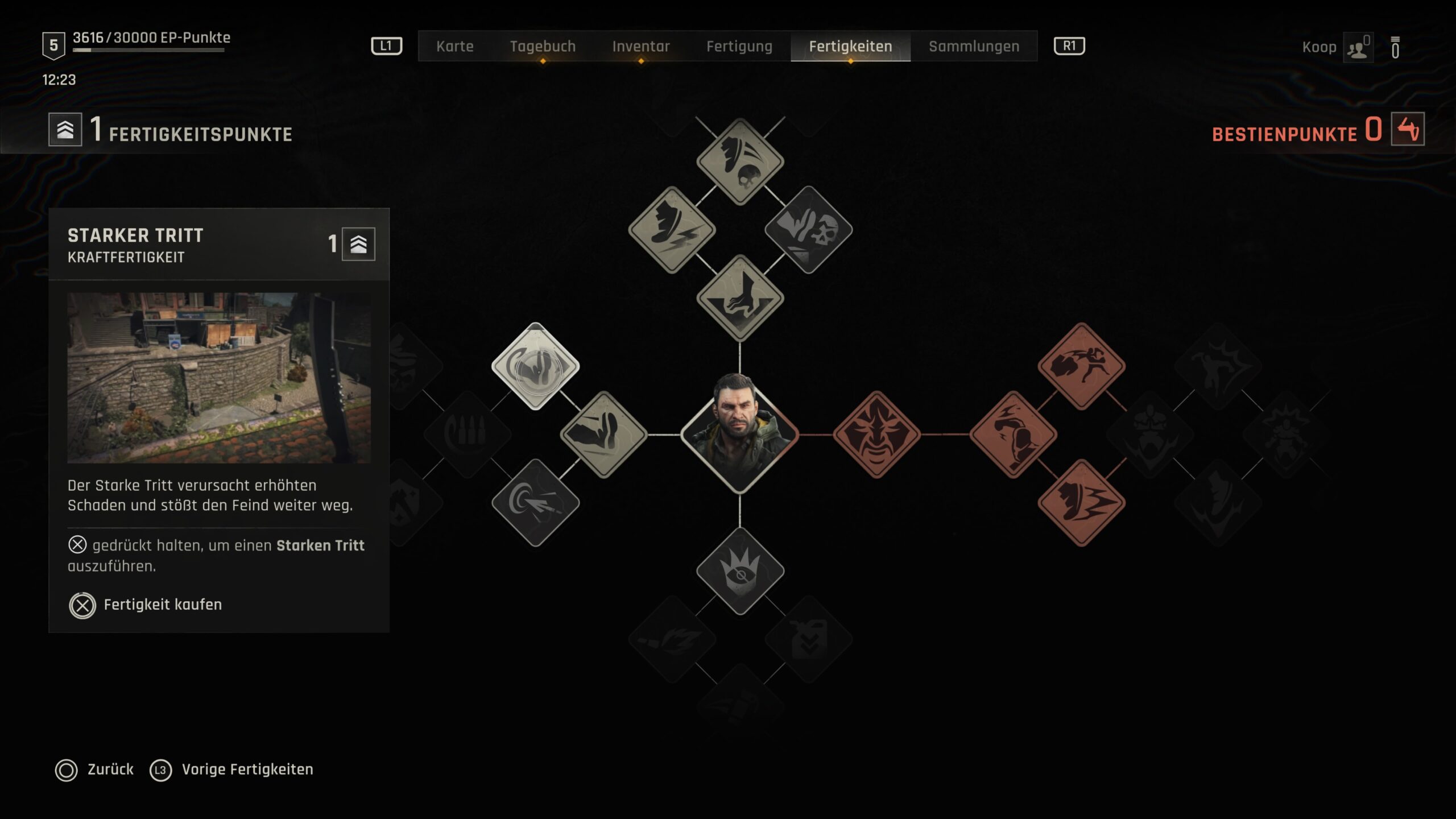Select the arrow target skill node

pos(535,503)
